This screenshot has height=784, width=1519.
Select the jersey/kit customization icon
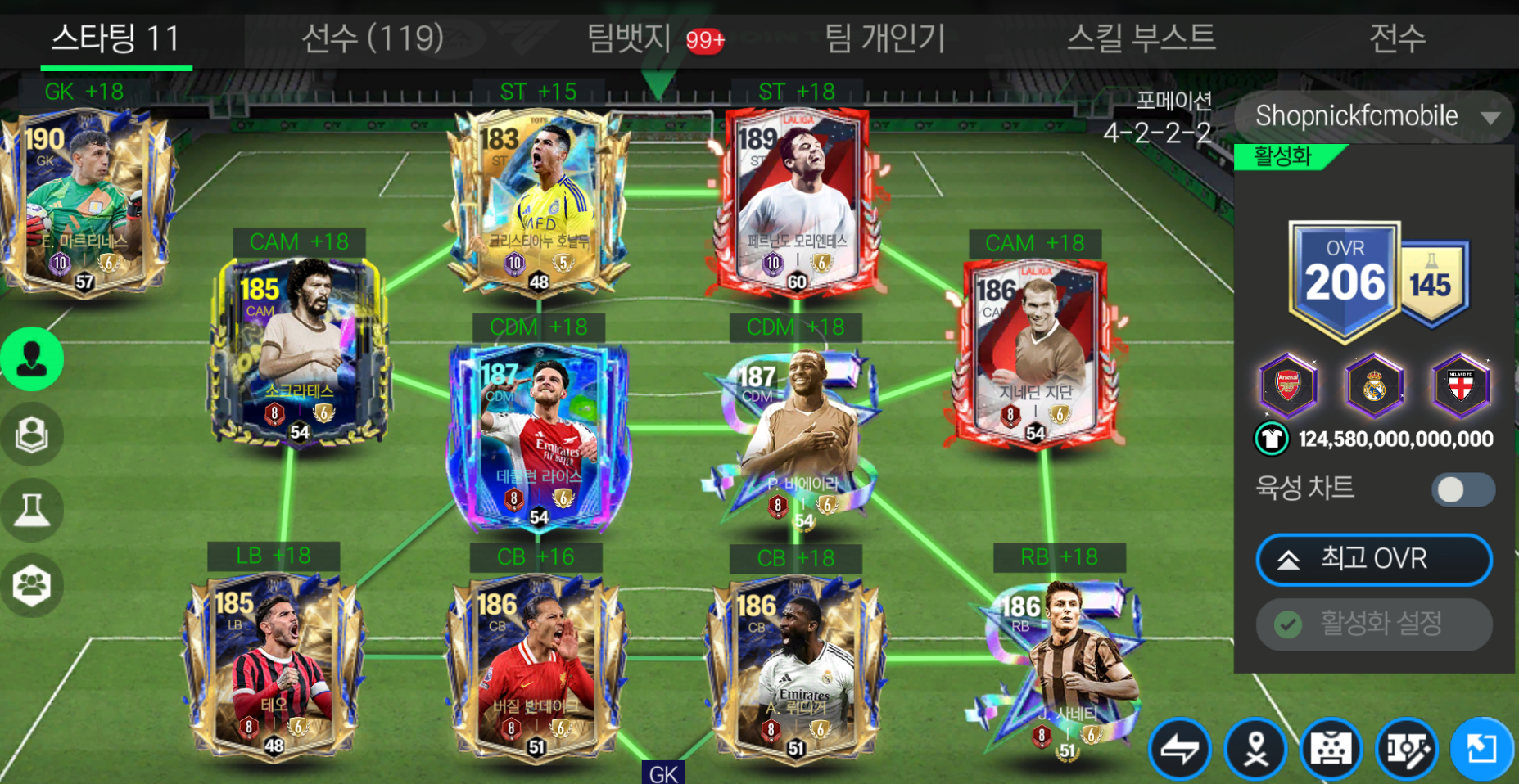(x=1331, y=748)
